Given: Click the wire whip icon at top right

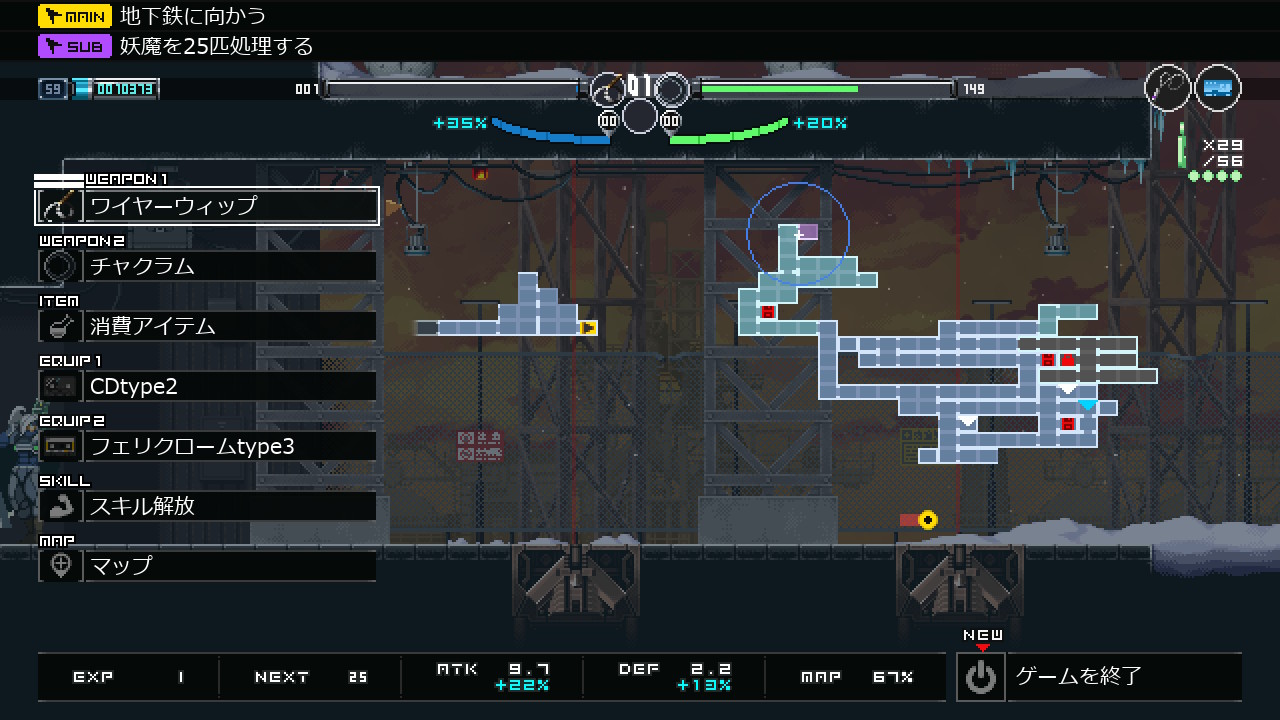Looking at the screenshot, I should [x=1168, y=88].
